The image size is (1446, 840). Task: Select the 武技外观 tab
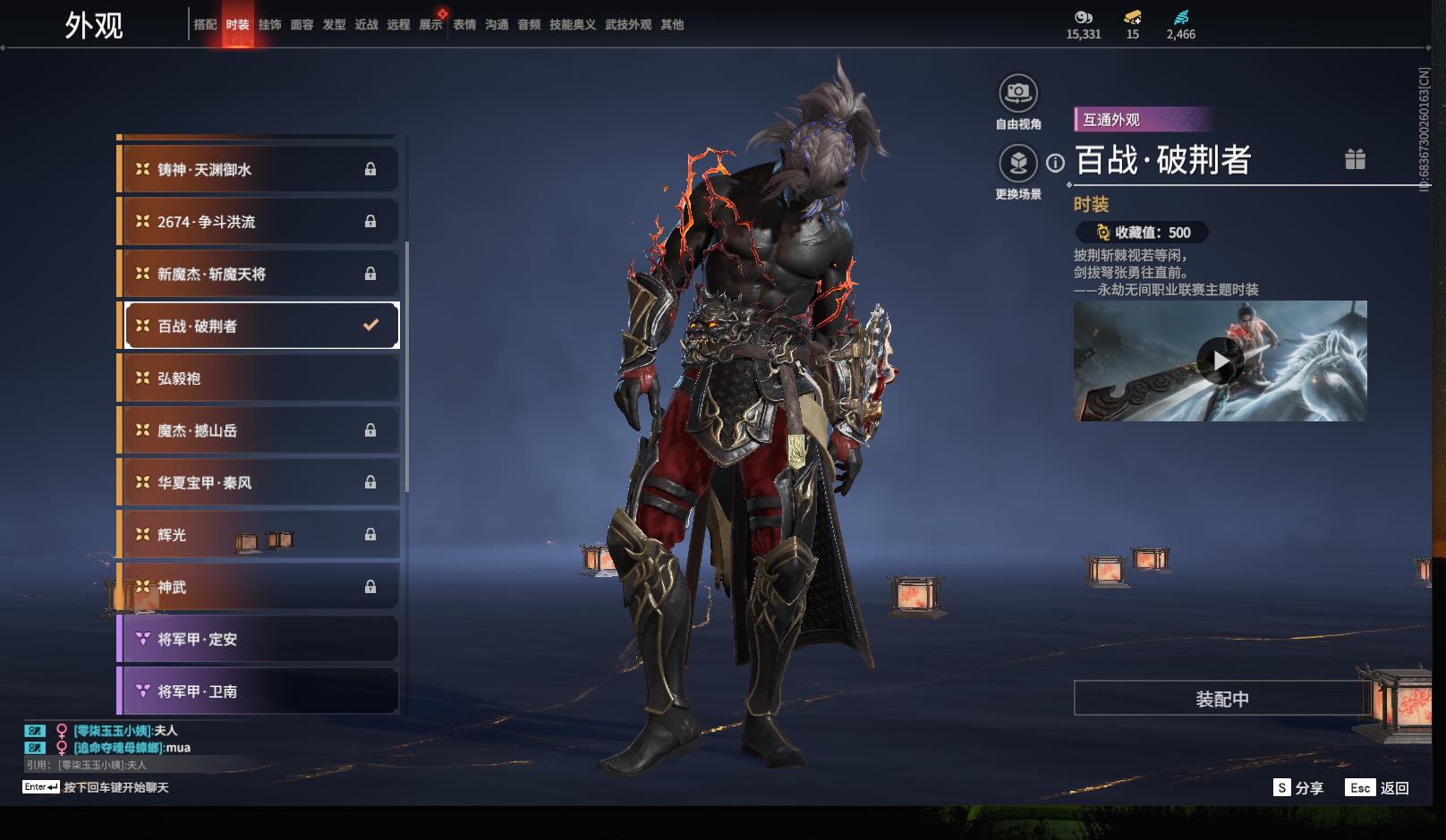click(x=628, y=25)
